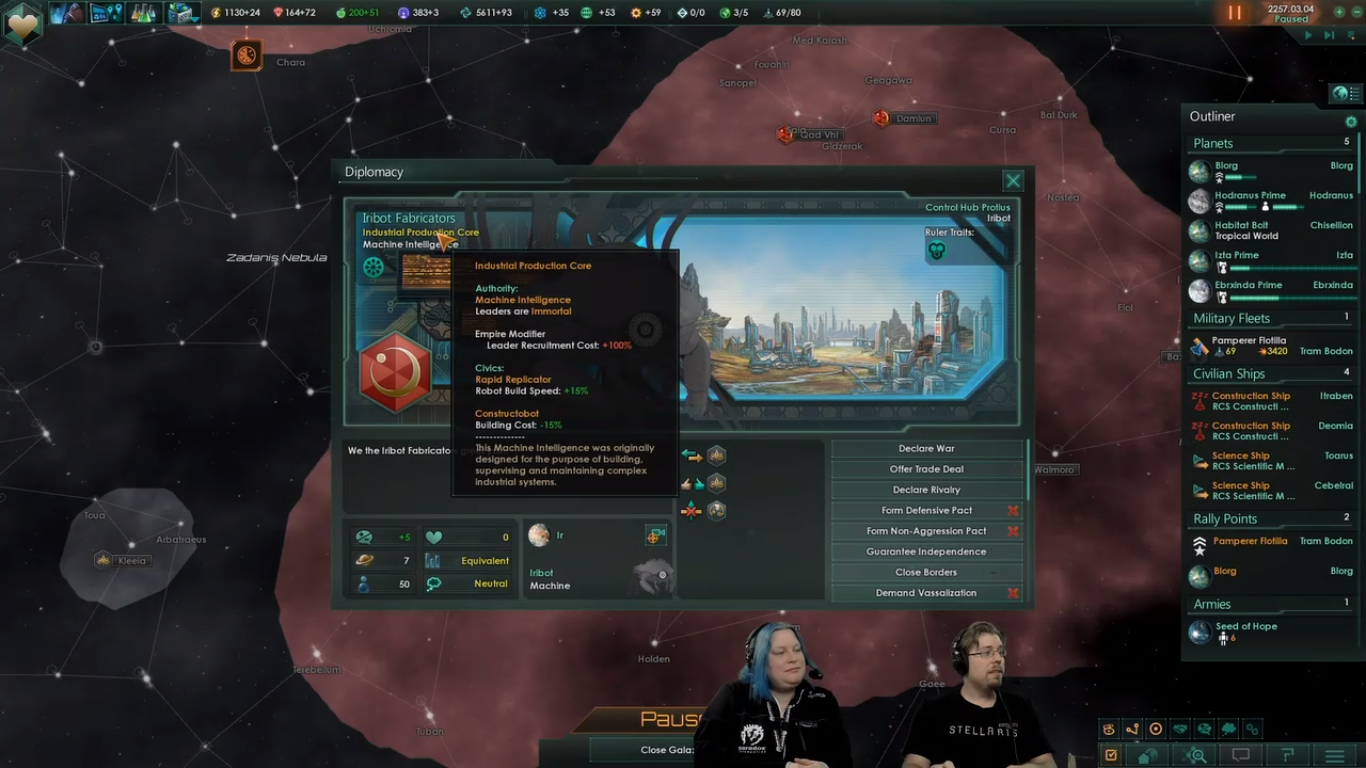Open the hamburger game menu bottom-right

[x=1334, y=754]
